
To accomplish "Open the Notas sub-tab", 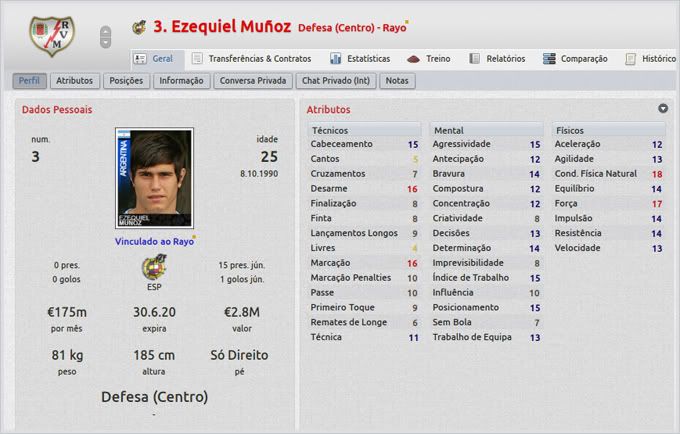I will coord(397,80).
